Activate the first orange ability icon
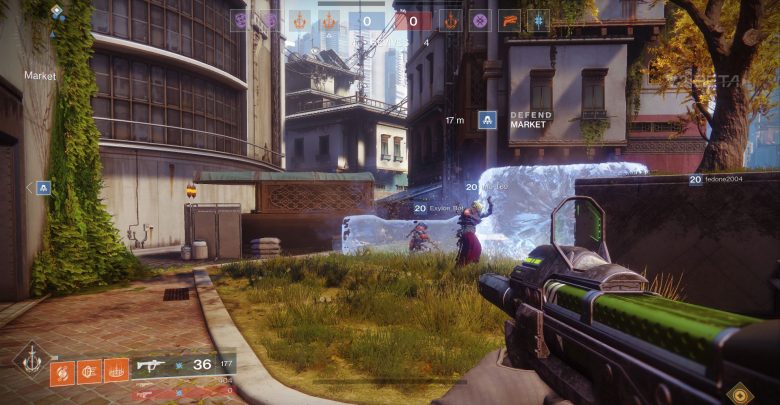The width and height of the screenshot is (780, 405). [x=62, y=373]
